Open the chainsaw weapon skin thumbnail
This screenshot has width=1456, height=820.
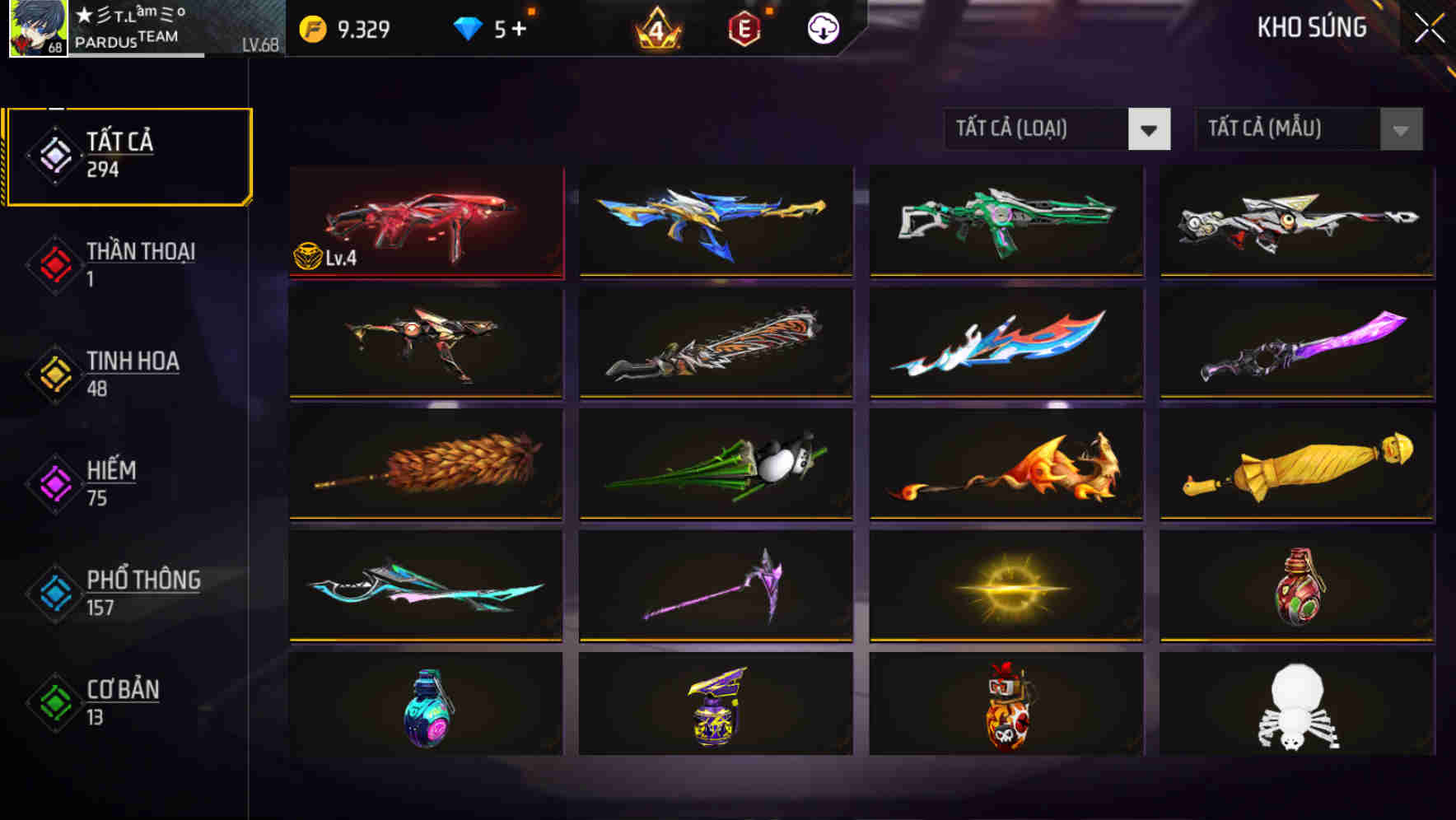pos(716,343)
